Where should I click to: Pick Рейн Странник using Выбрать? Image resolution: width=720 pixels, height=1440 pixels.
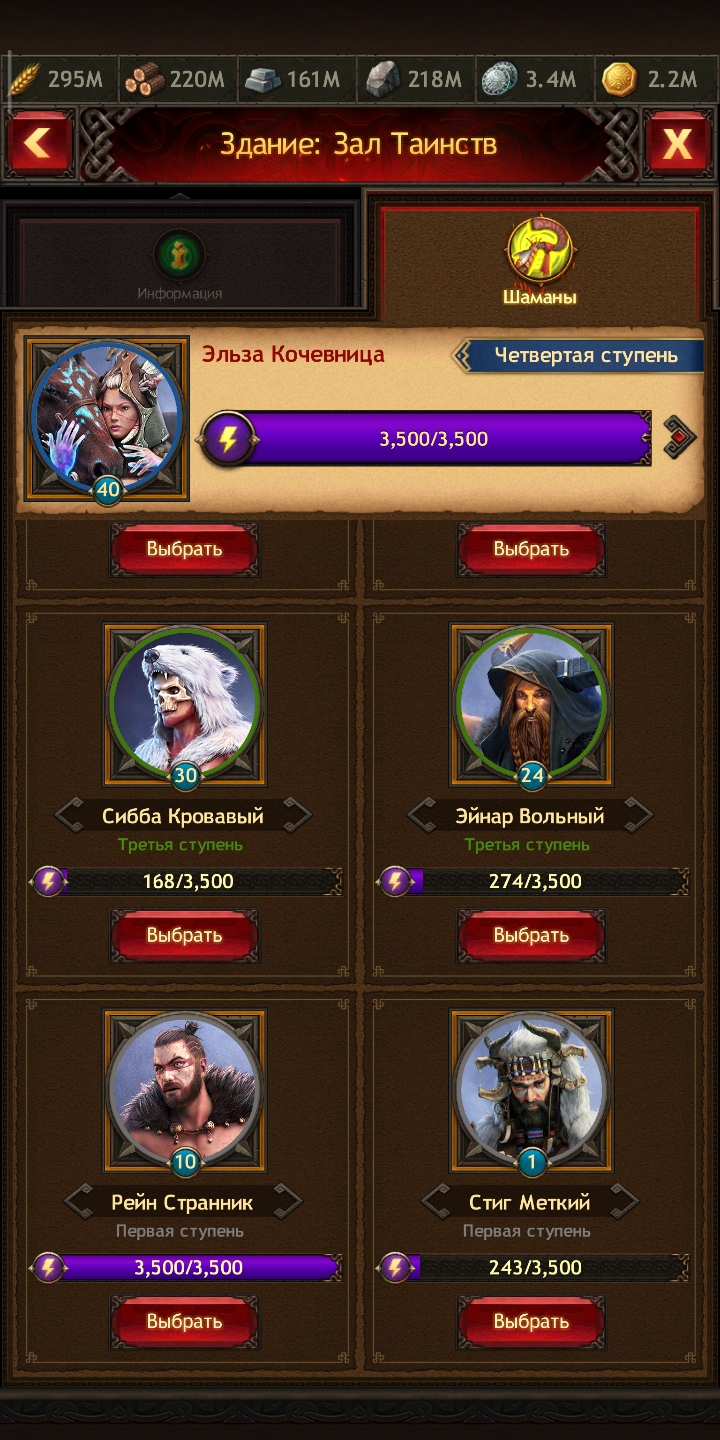click(x=184, y=1322)
